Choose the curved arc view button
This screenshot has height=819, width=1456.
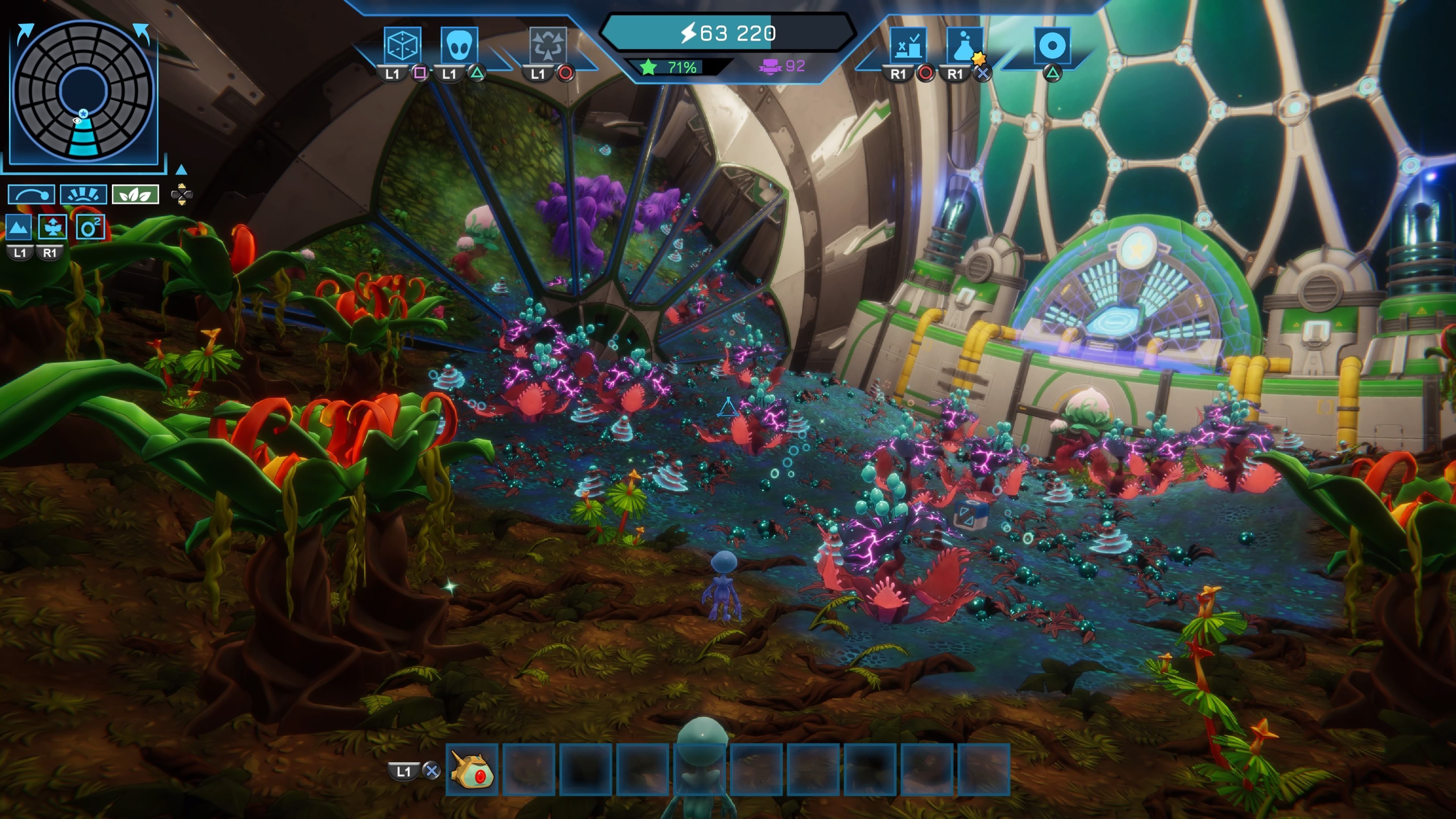[x=31, y=195]
